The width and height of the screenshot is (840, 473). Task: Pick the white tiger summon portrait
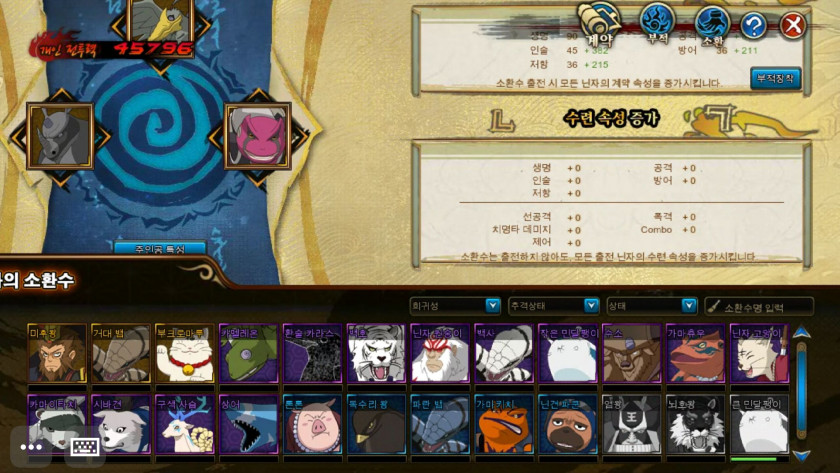pos(377,354)
